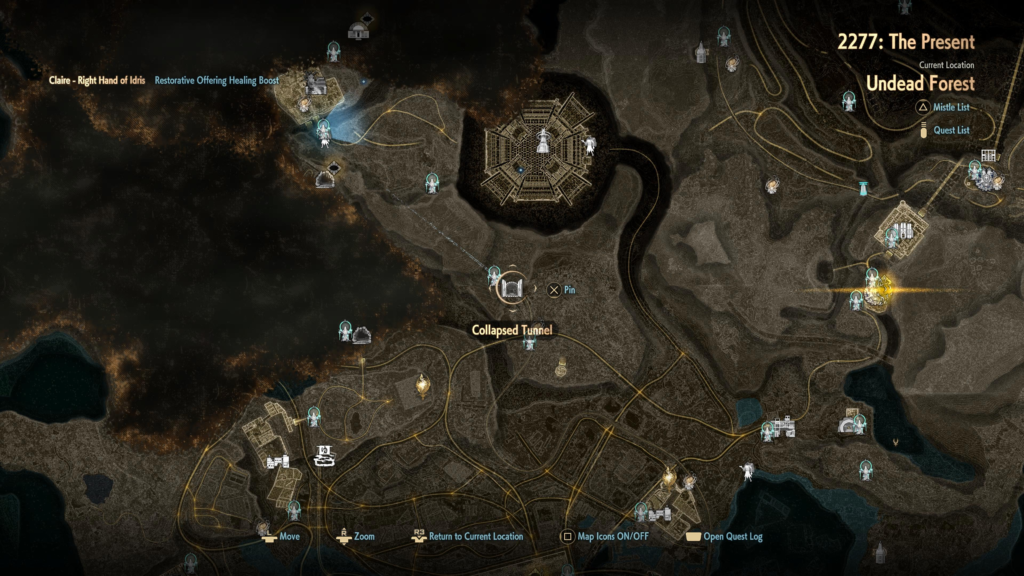This screenshot has width=1024, height=576.
Task: Select the winged figure marker beside the fortress
Action: [x=590, y=146]
